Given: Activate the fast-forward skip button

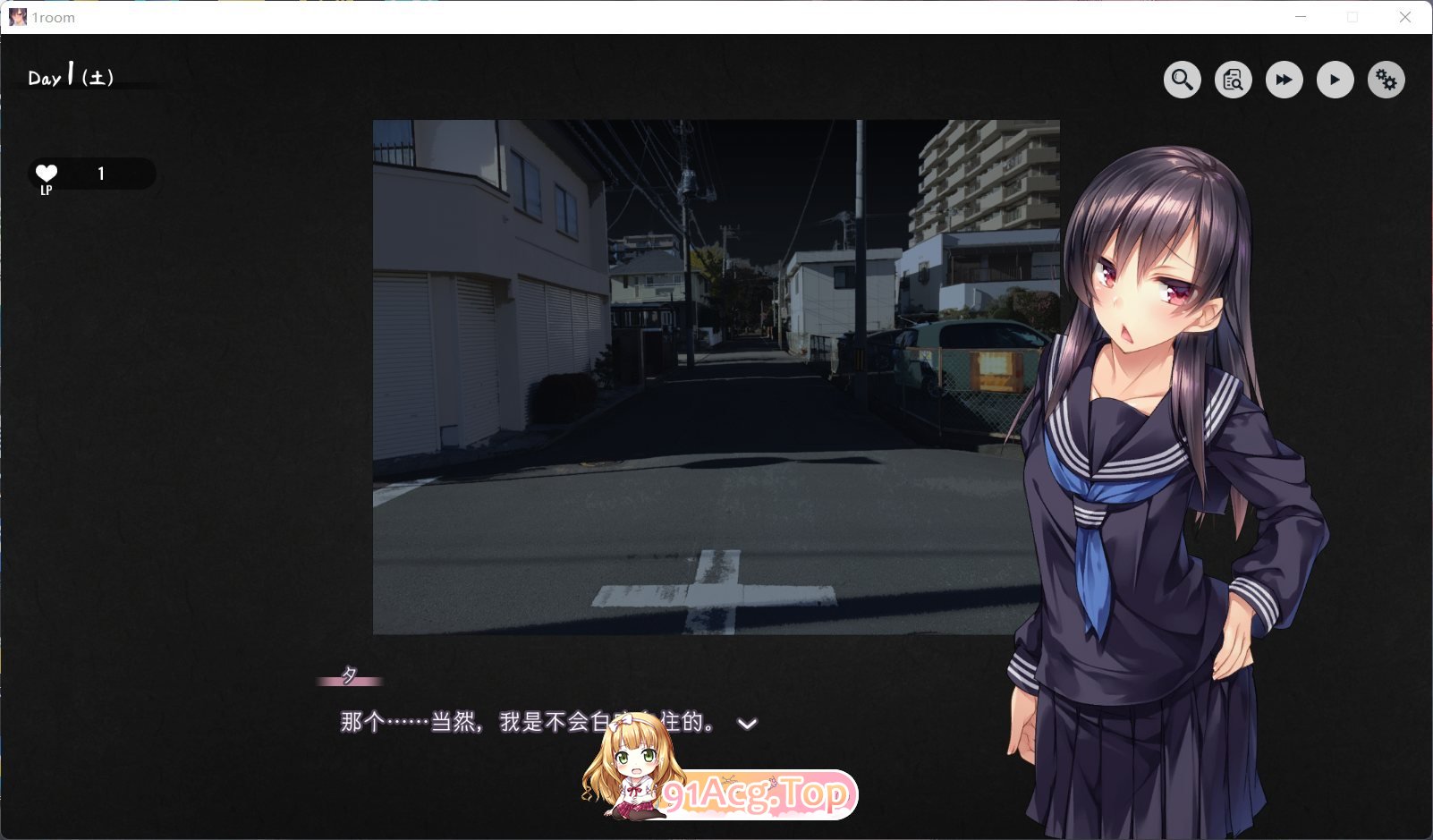Looking at the screenshot, I should [1284, 81].
